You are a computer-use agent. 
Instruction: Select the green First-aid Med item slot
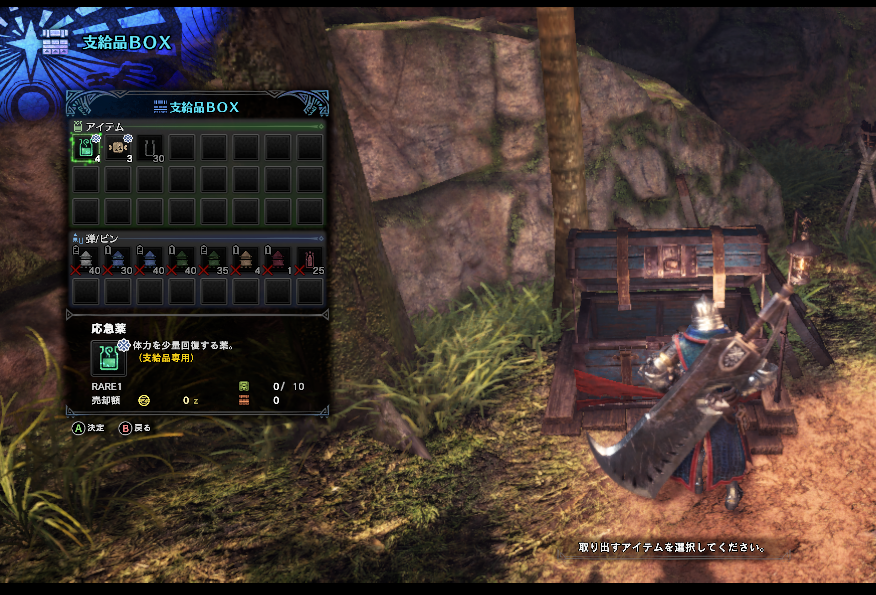point(86,148)
